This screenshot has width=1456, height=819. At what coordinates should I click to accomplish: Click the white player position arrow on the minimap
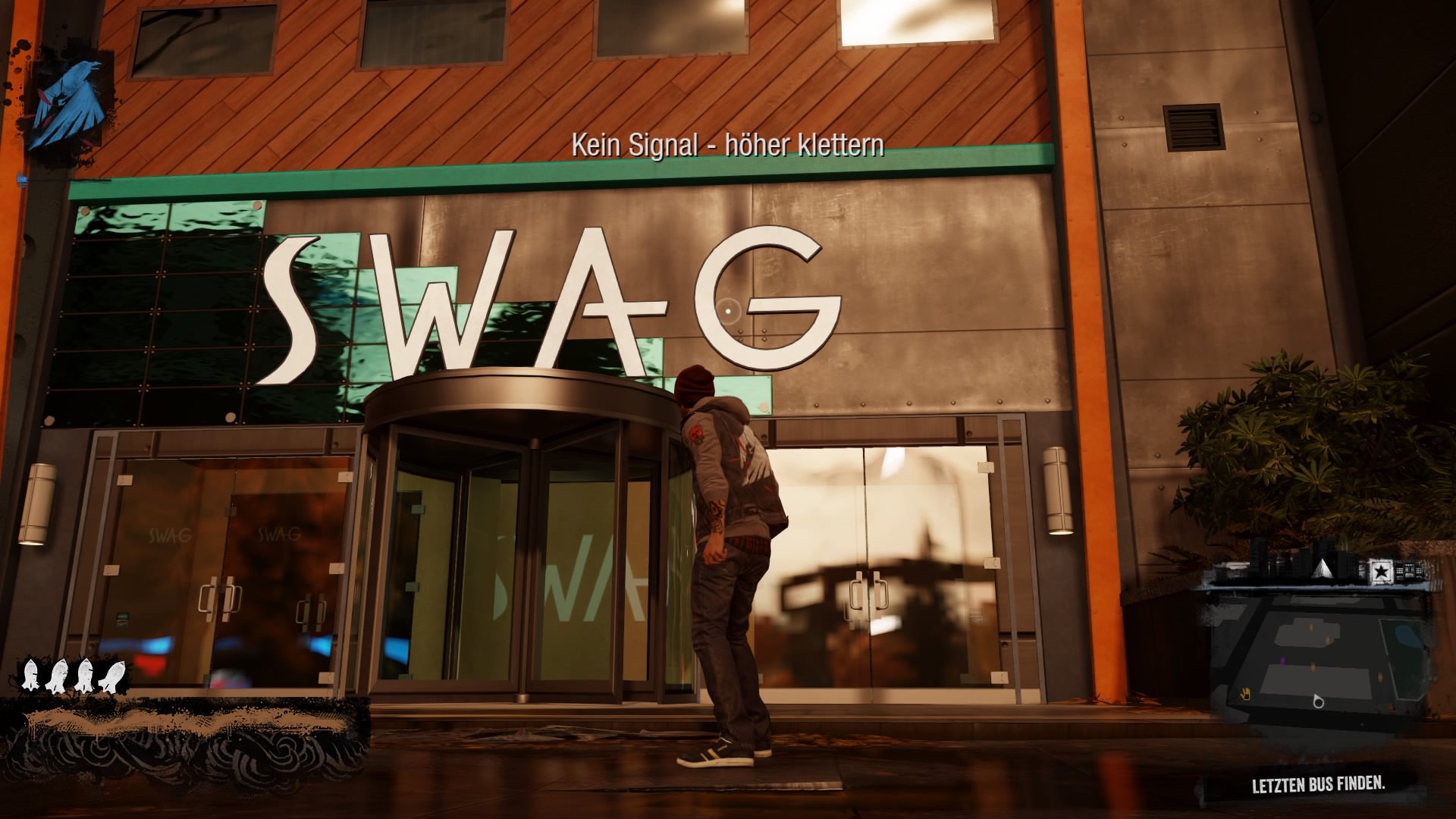[x=1317, y=702]
